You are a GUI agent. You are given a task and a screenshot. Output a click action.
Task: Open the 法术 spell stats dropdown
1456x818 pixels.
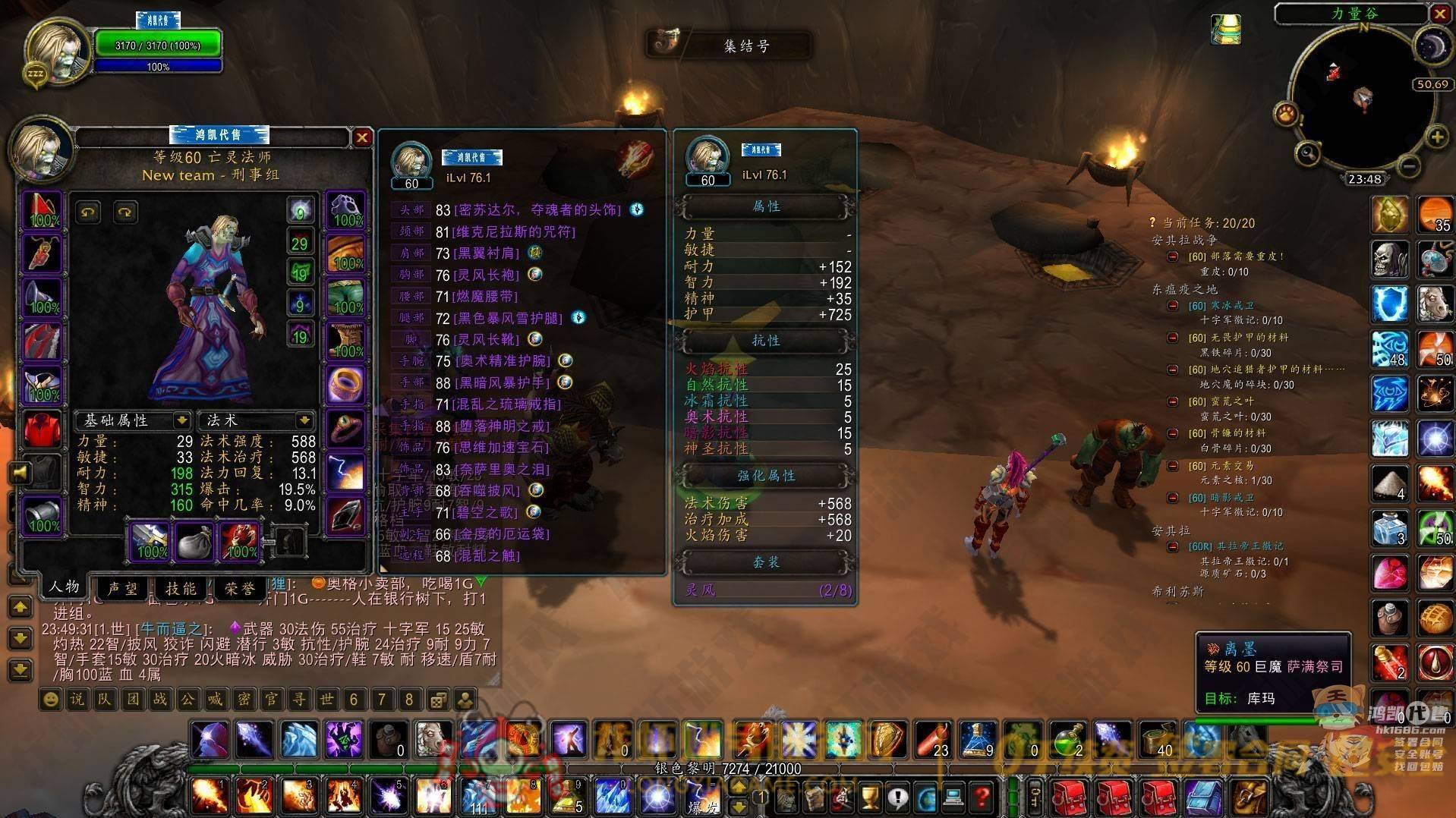click(304, 420)
